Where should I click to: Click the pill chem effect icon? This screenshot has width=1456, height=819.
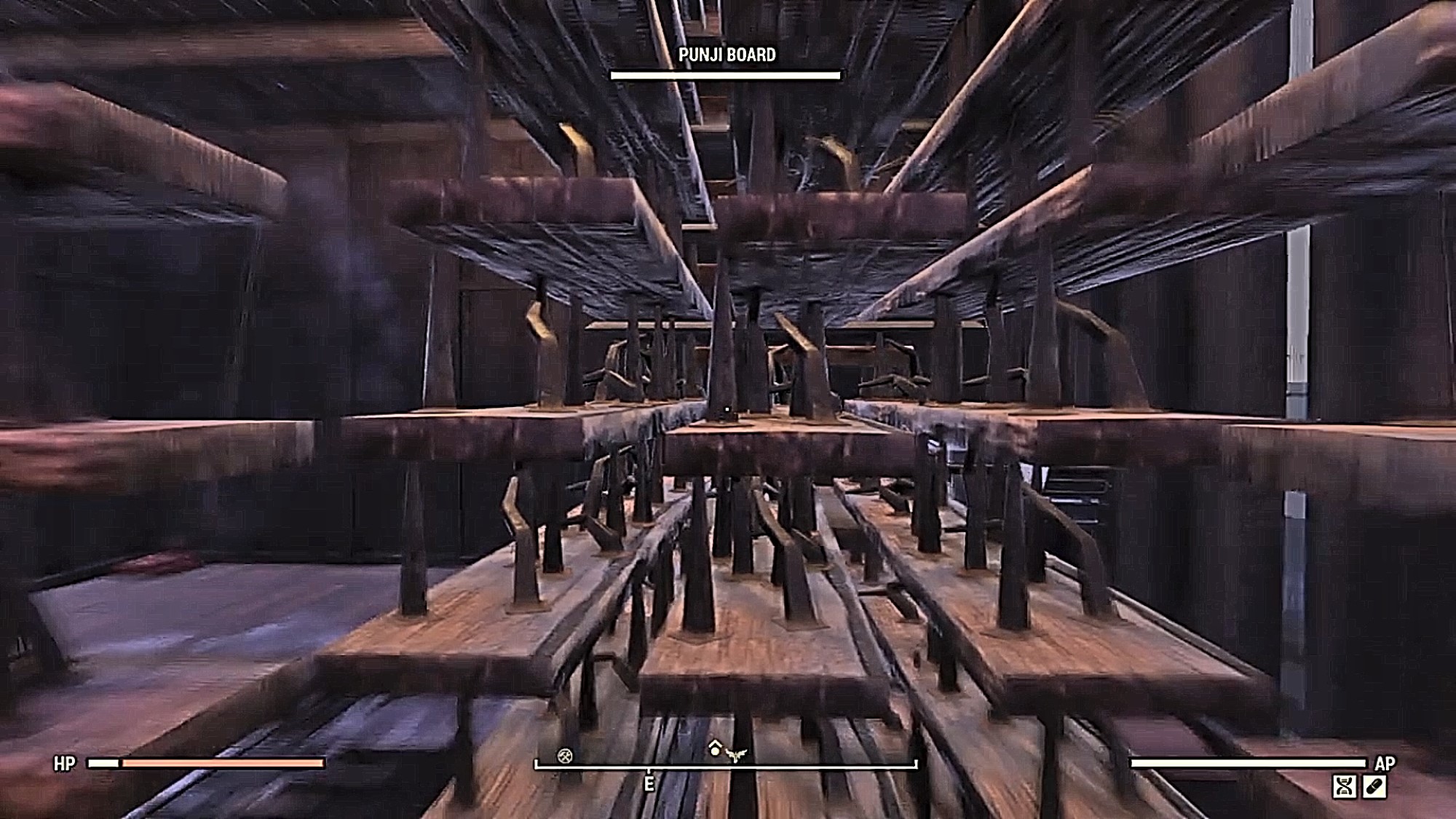(x=1374, y=787)
